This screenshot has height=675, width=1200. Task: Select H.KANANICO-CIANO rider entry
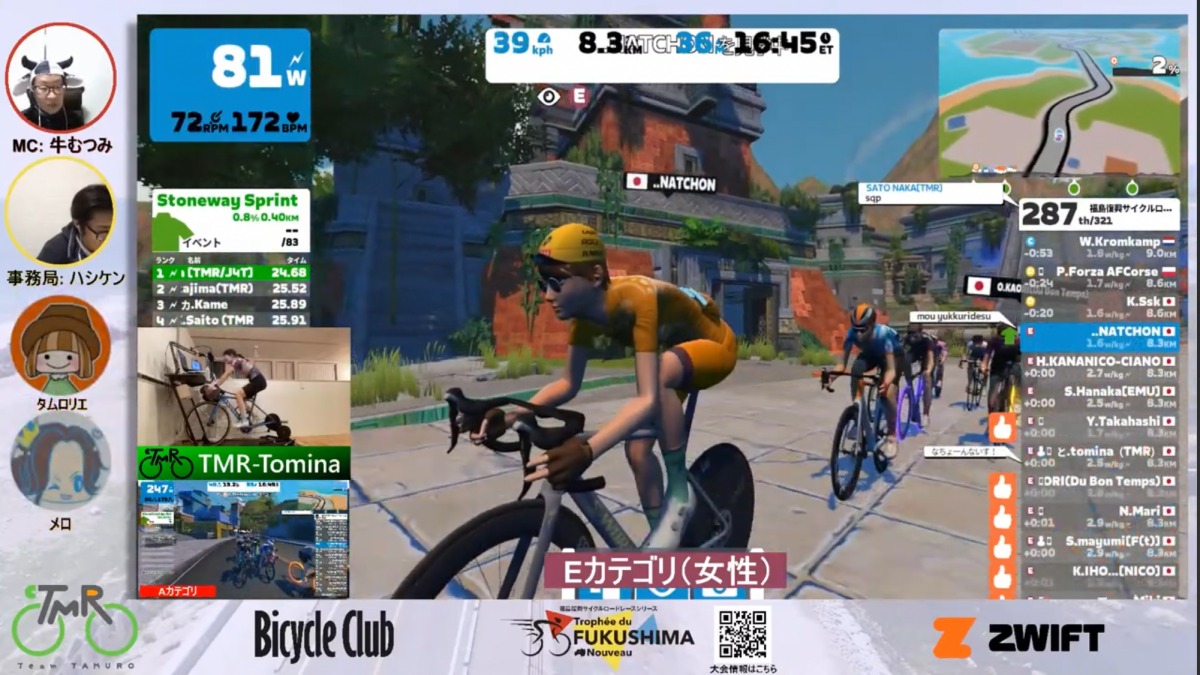point(1099,366)
